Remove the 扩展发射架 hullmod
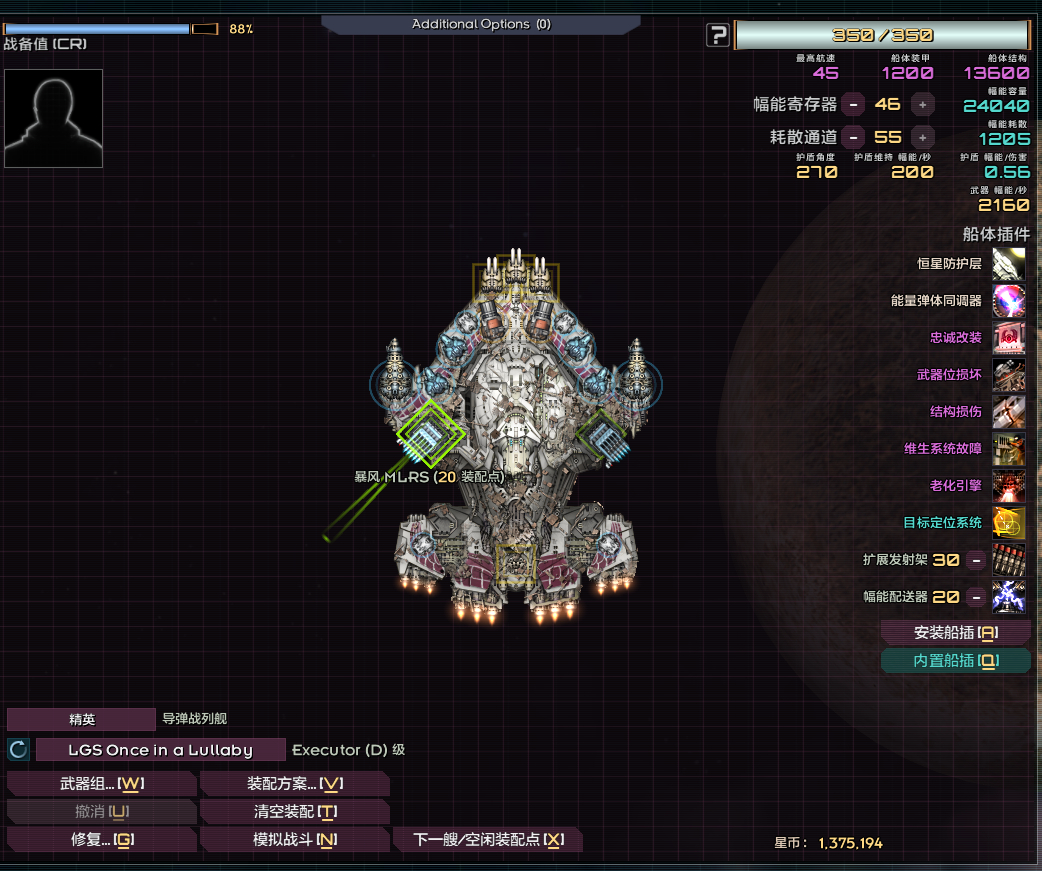This screenshot has height=871, width=1042. point(976,560)
